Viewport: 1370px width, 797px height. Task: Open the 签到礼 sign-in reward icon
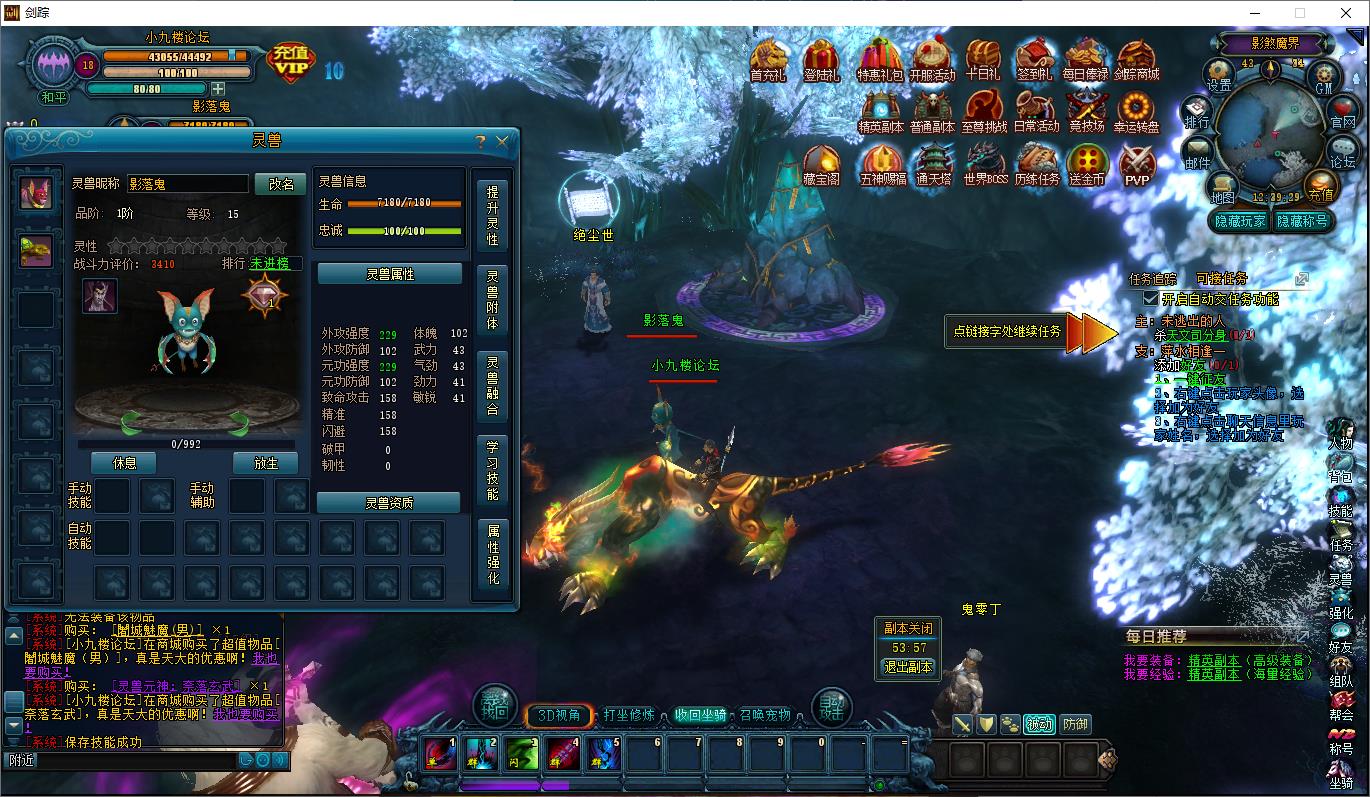[x=1035, y=58]
